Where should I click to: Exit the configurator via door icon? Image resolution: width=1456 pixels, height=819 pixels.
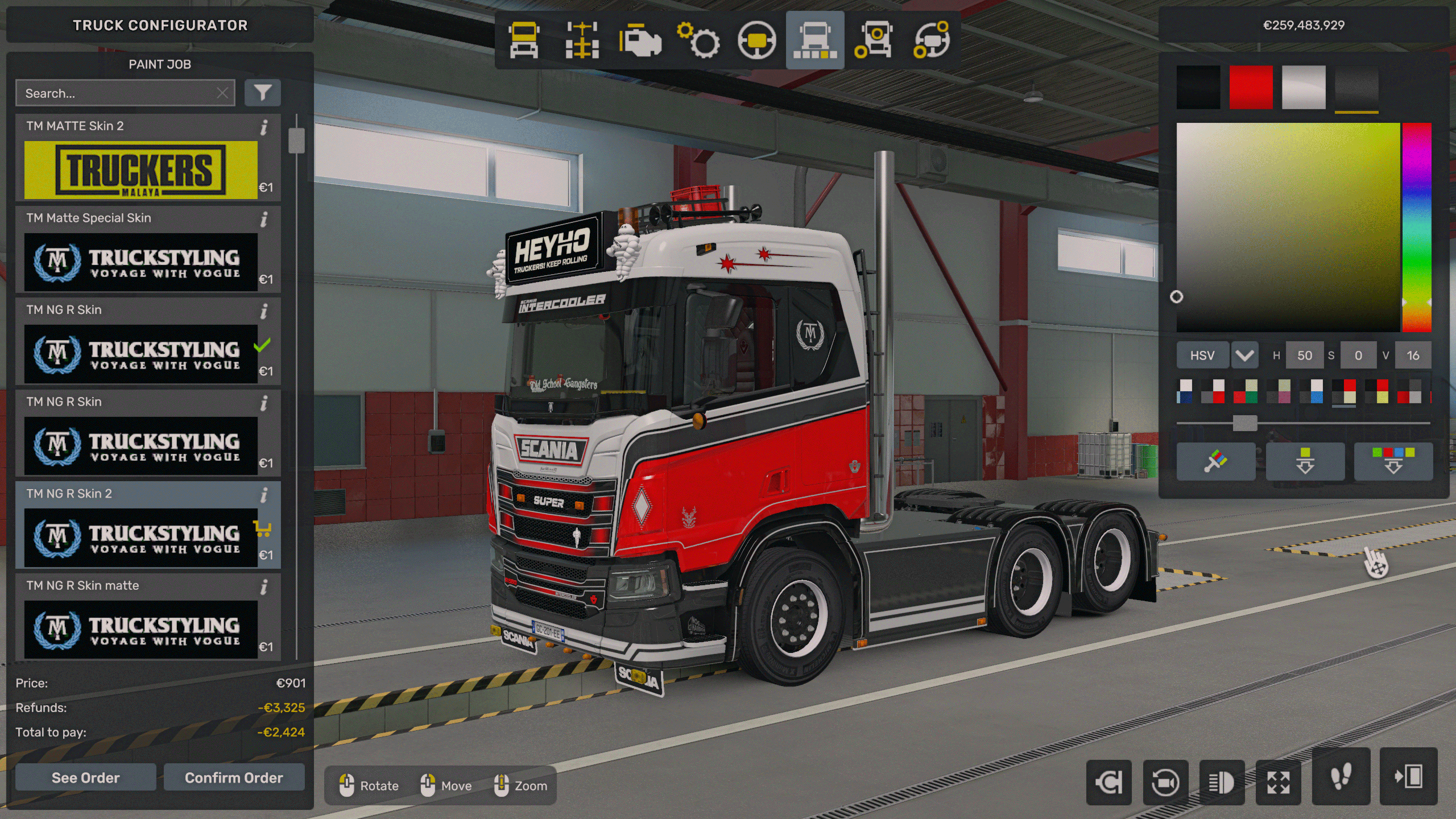tap(1408, 777)
